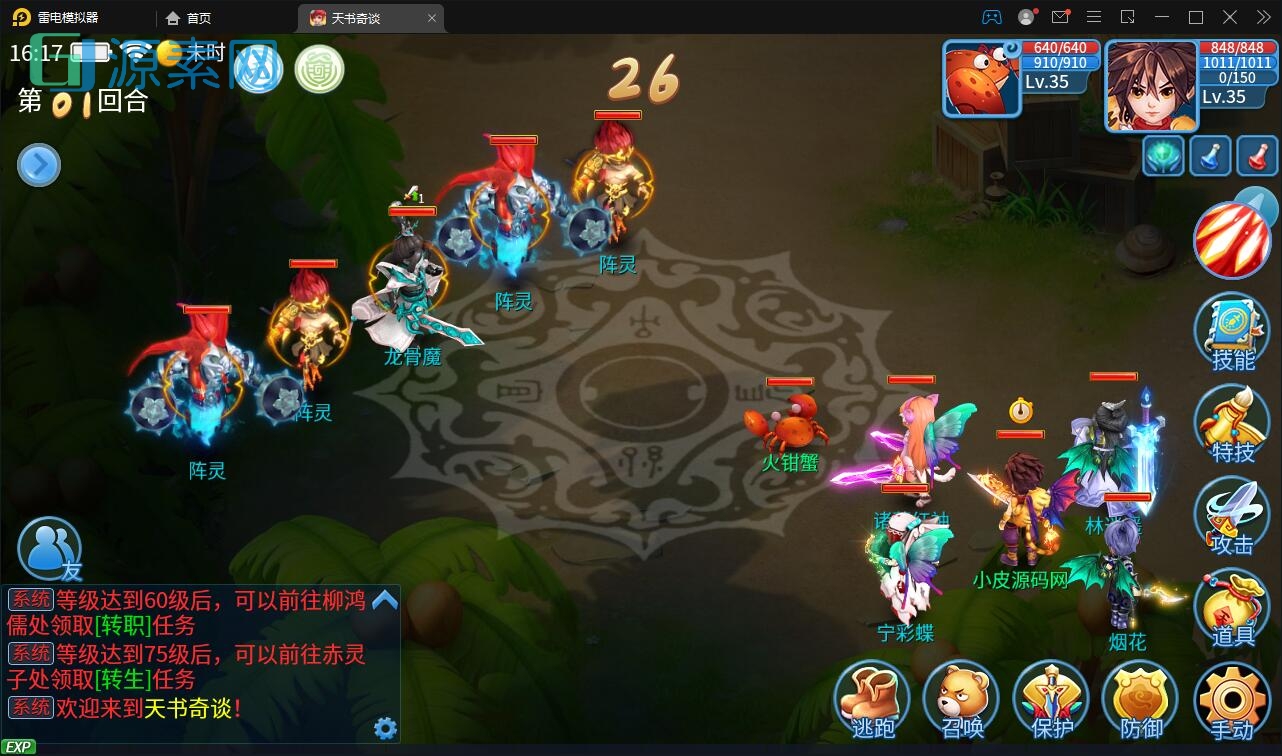Click the 攻击 attack icon

1232,515
